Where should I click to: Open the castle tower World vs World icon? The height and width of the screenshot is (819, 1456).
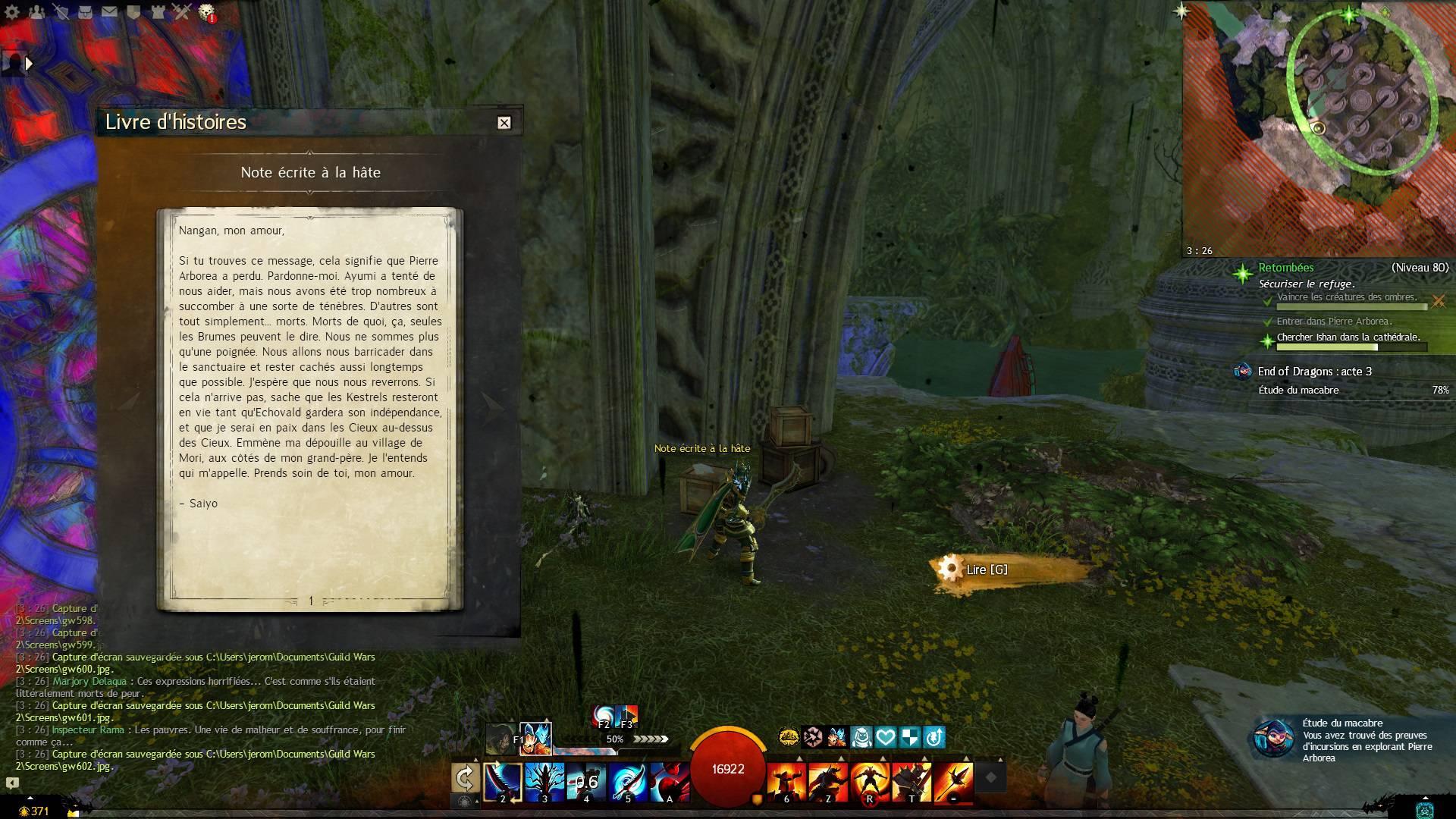click(x=157, y=11)
